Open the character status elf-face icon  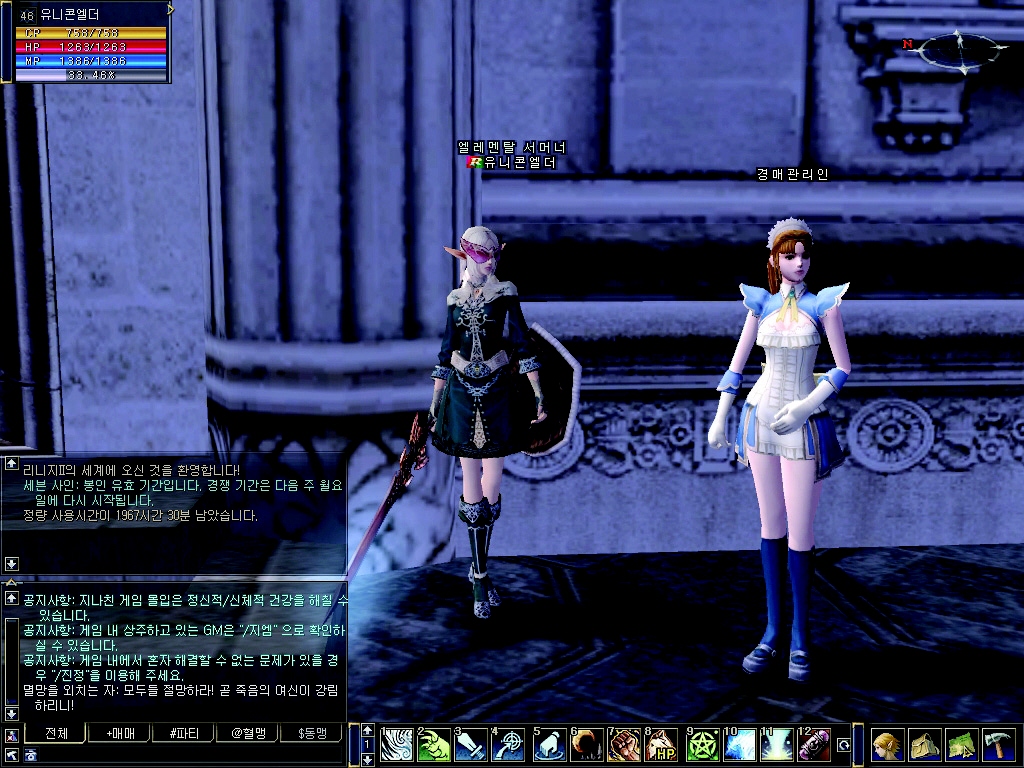[x=887, y=745]
